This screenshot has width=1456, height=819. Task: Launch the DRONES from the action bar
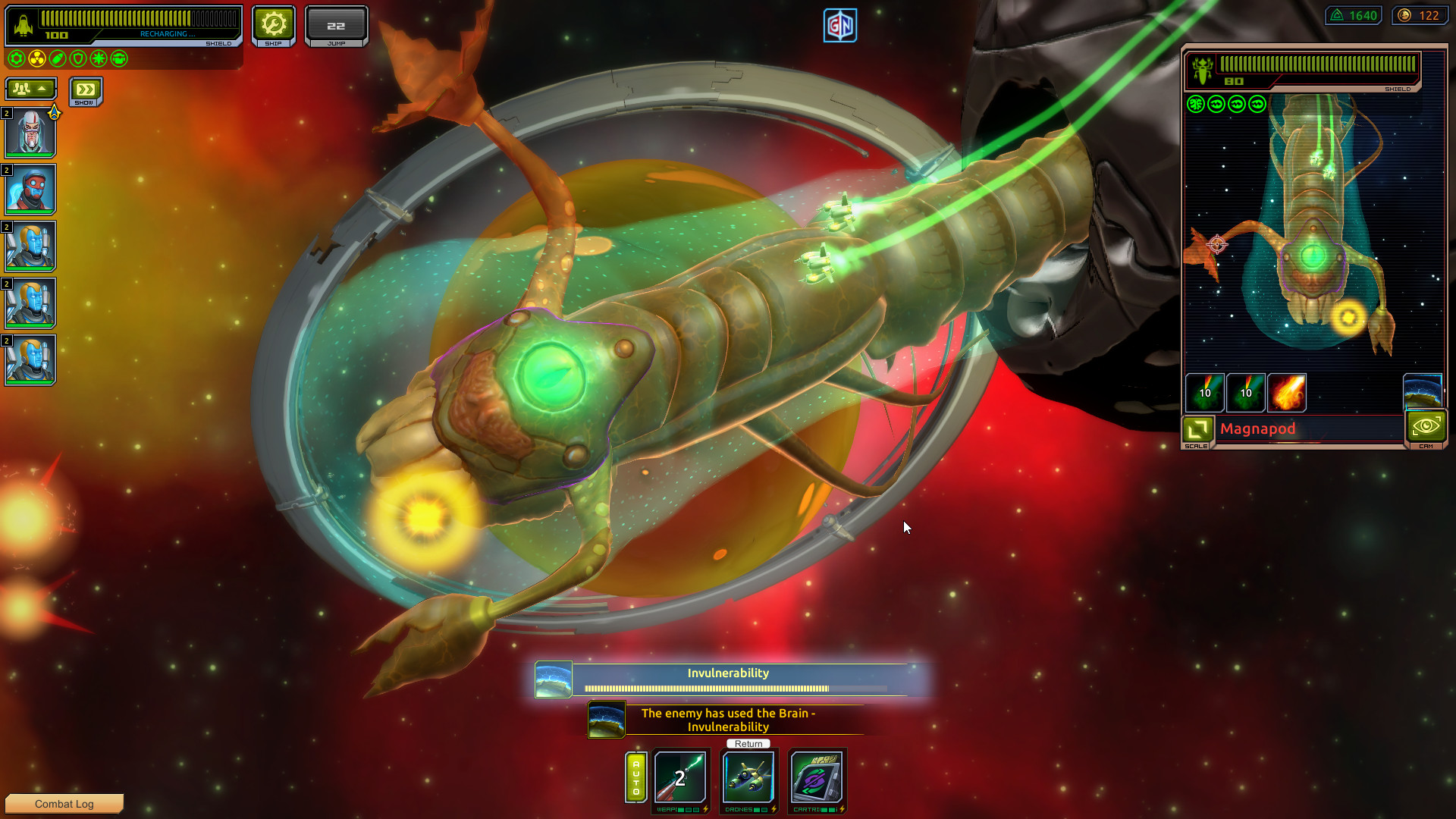click(747, 778)
